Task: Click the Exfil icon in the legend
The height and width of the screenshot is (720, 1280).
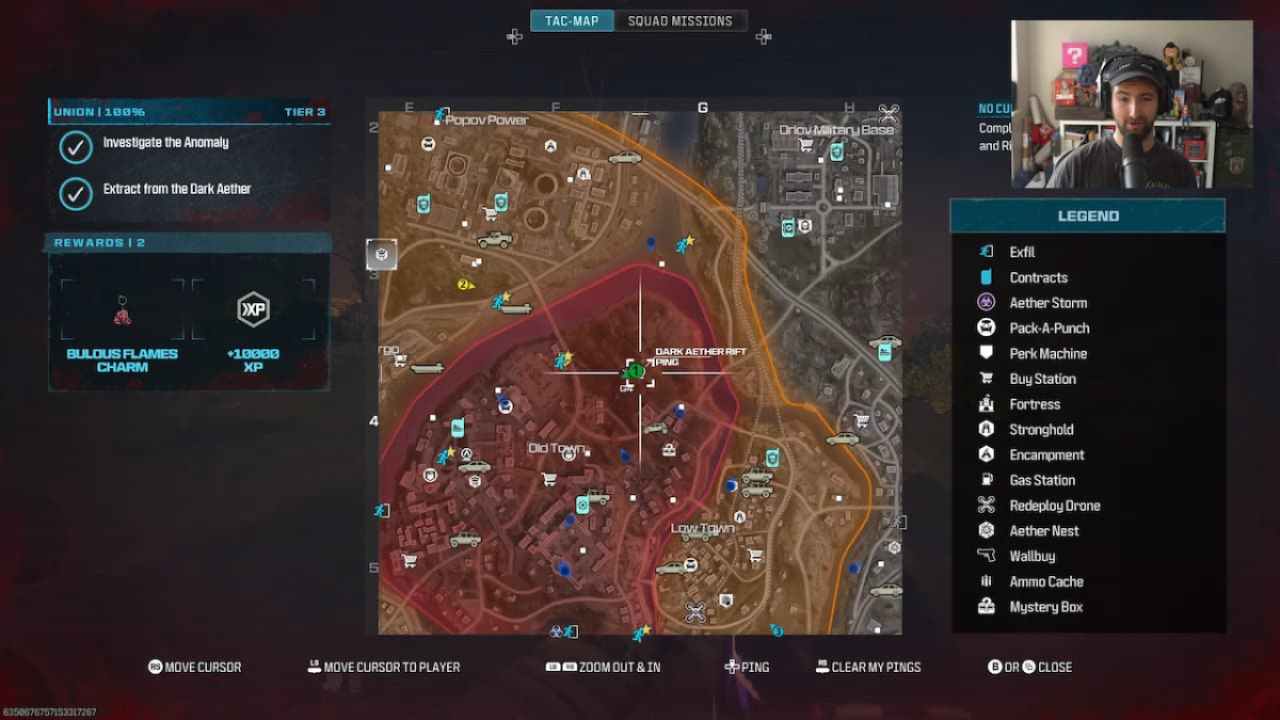Action: [x=985, y=251]
